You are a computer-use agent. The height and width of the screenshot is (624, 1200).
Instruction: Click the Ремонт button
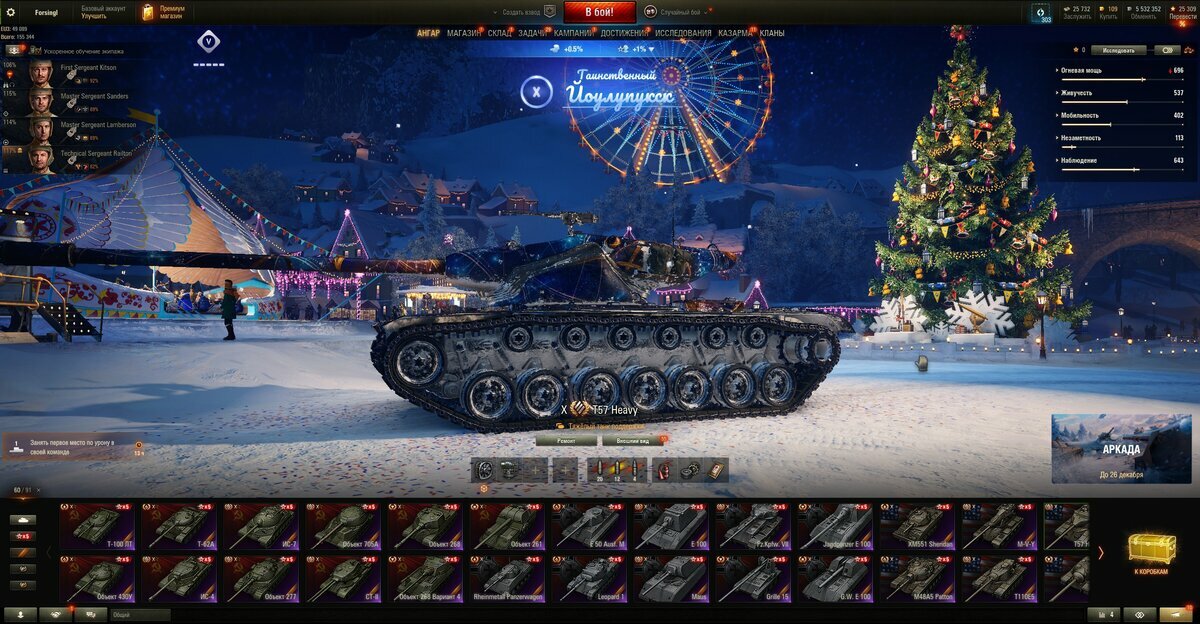point(565,440)
